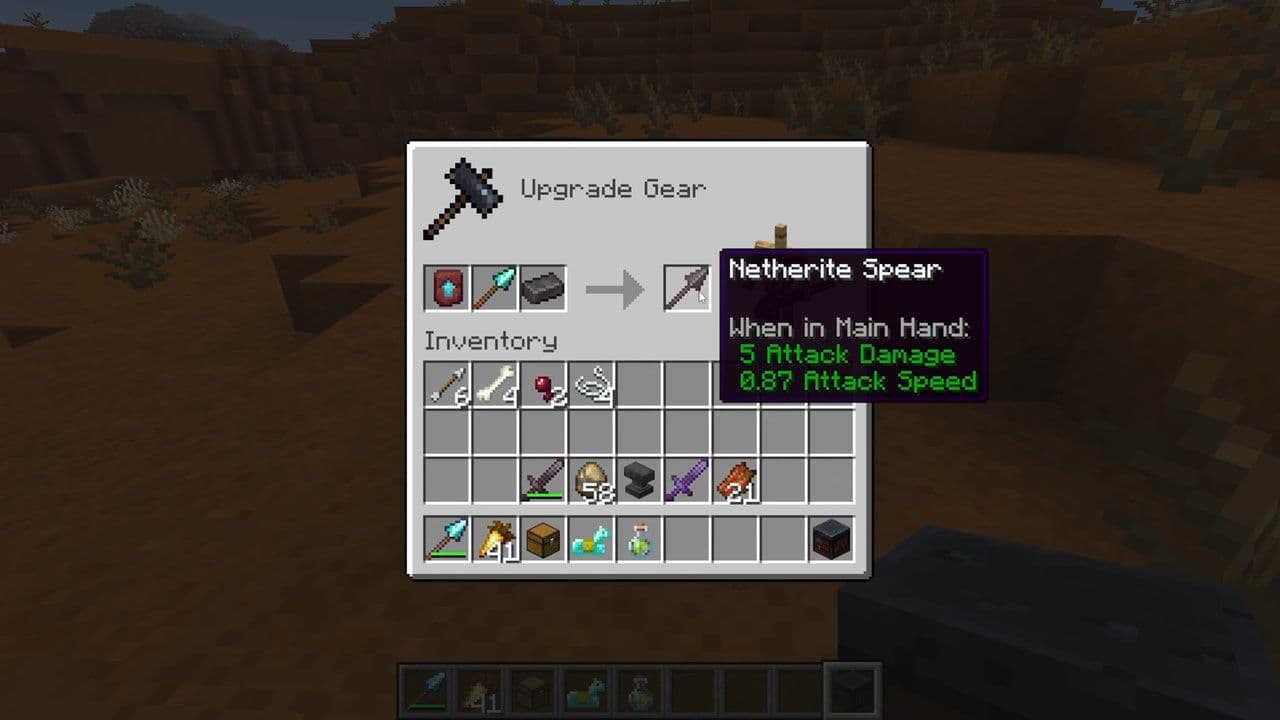Select the smithing table block item
This screenshot has height=720, width=1280.
coord(831,540)
